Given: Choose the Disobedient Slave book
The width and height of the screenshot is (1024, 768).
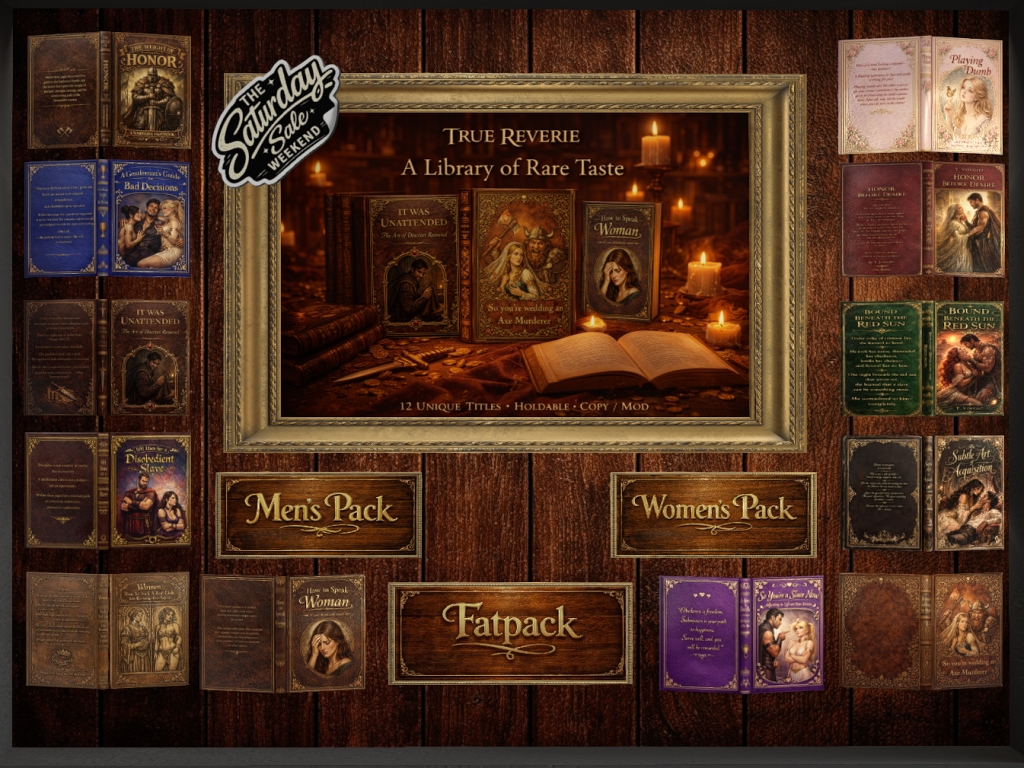Looking at the screenshot, I should coord(108,490).
